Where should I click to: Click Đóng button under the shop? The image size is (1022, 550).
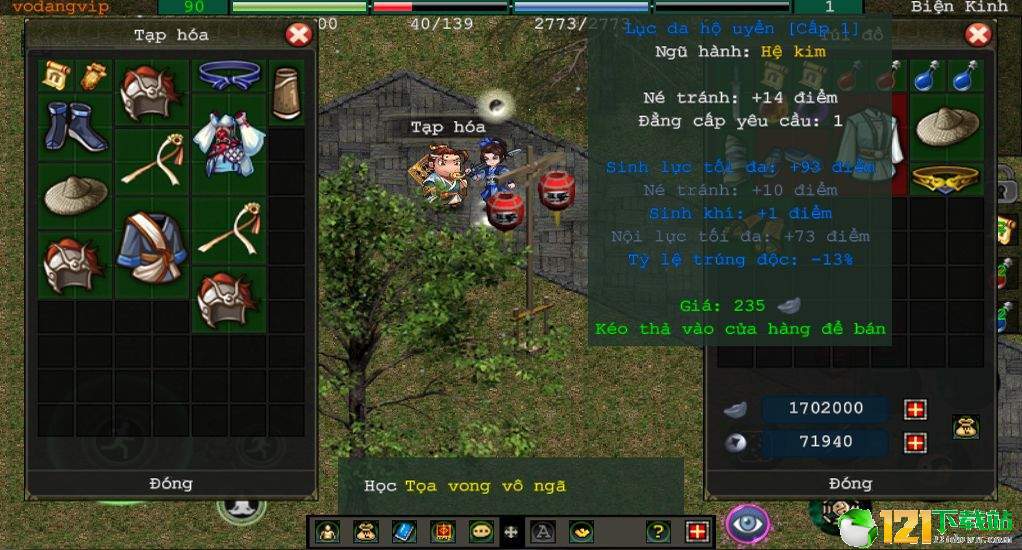tap(171, 483)
